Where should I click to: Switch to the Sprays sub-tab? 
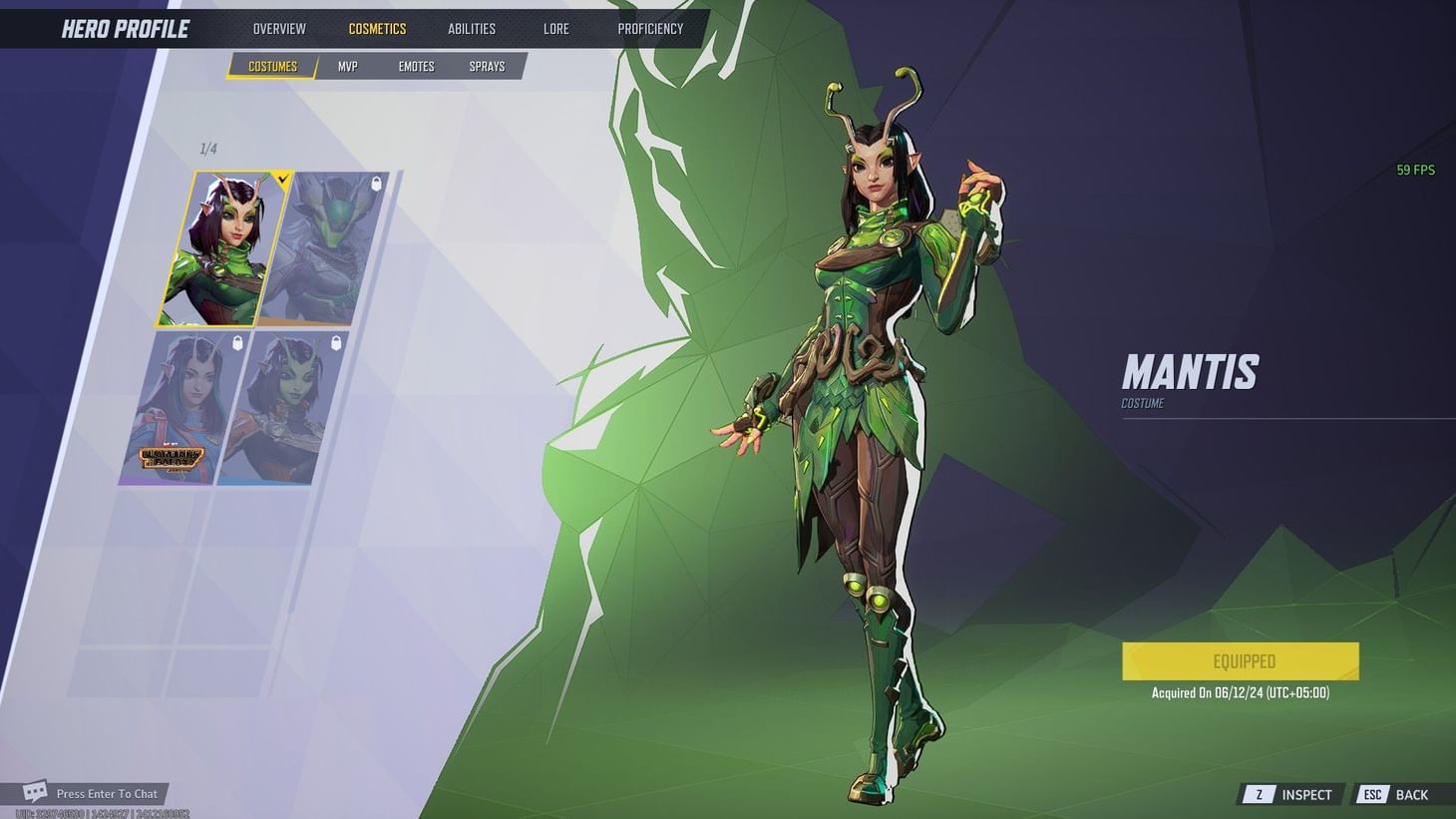click(487, 66)
